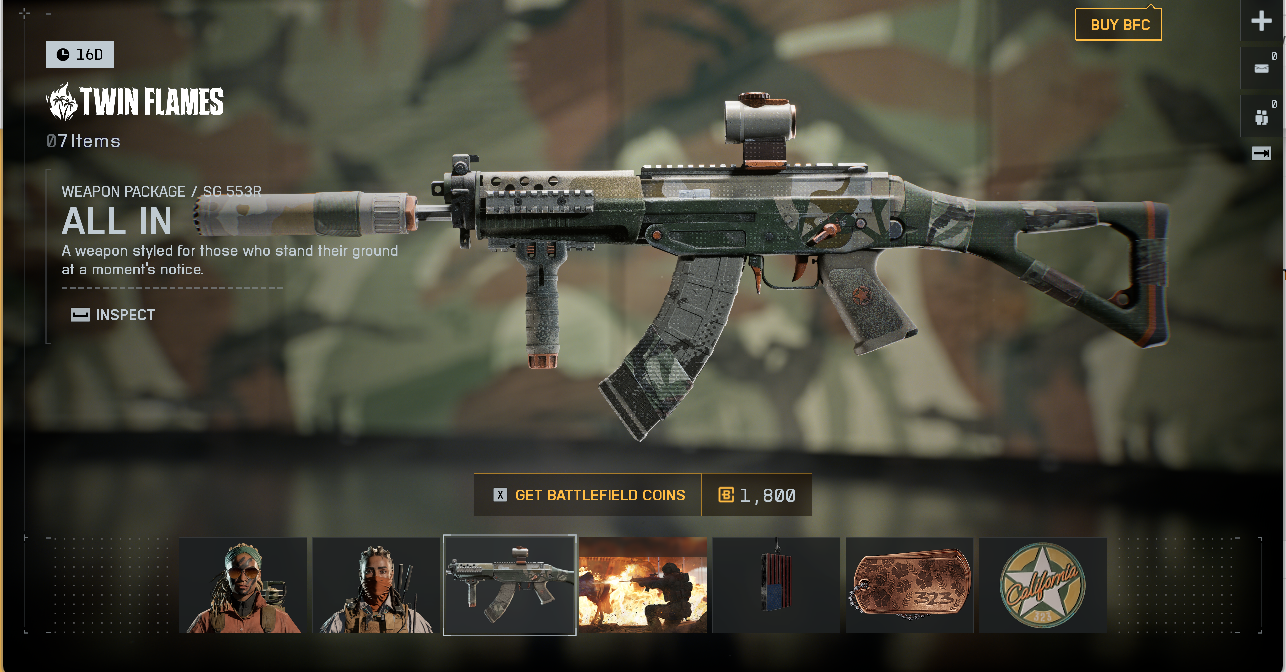Viewport: 1286px width, 672px height.
Task: Select the SG 553R weapon thumbnail
Action: click(510, 585)
